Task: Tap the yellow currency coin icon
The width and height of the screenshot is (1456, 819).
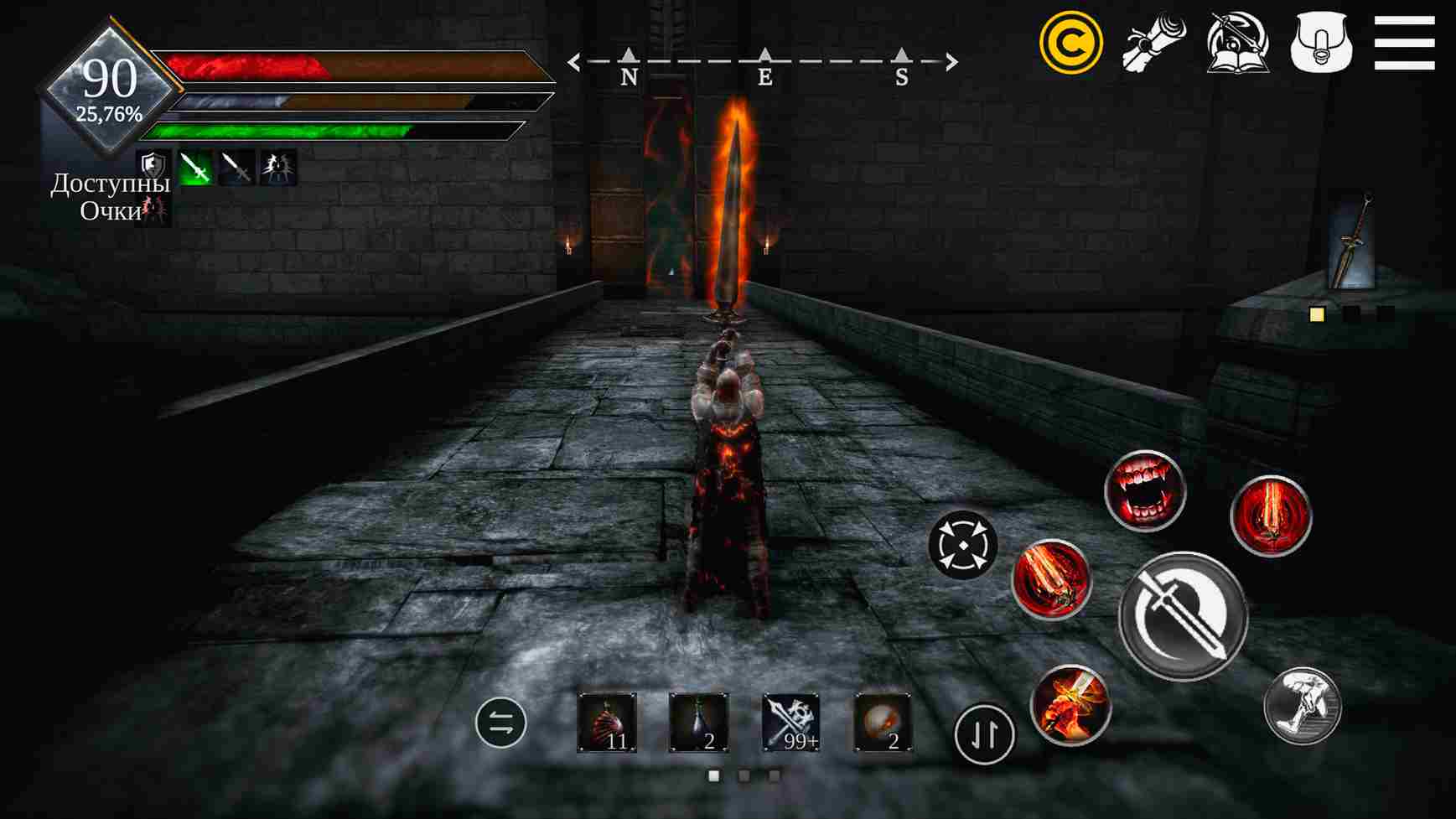Action: point(1075,39)
